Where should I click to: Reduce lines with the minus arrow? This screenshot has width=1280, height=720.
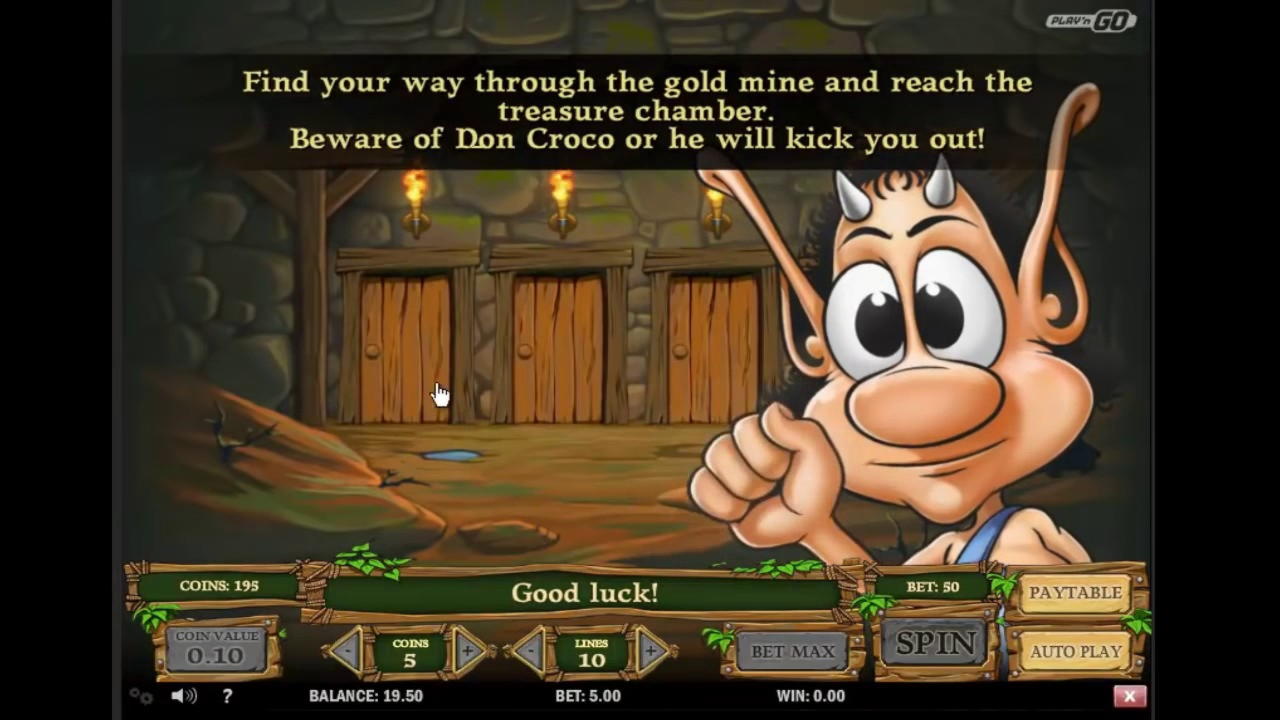click(x=530, y=652)
